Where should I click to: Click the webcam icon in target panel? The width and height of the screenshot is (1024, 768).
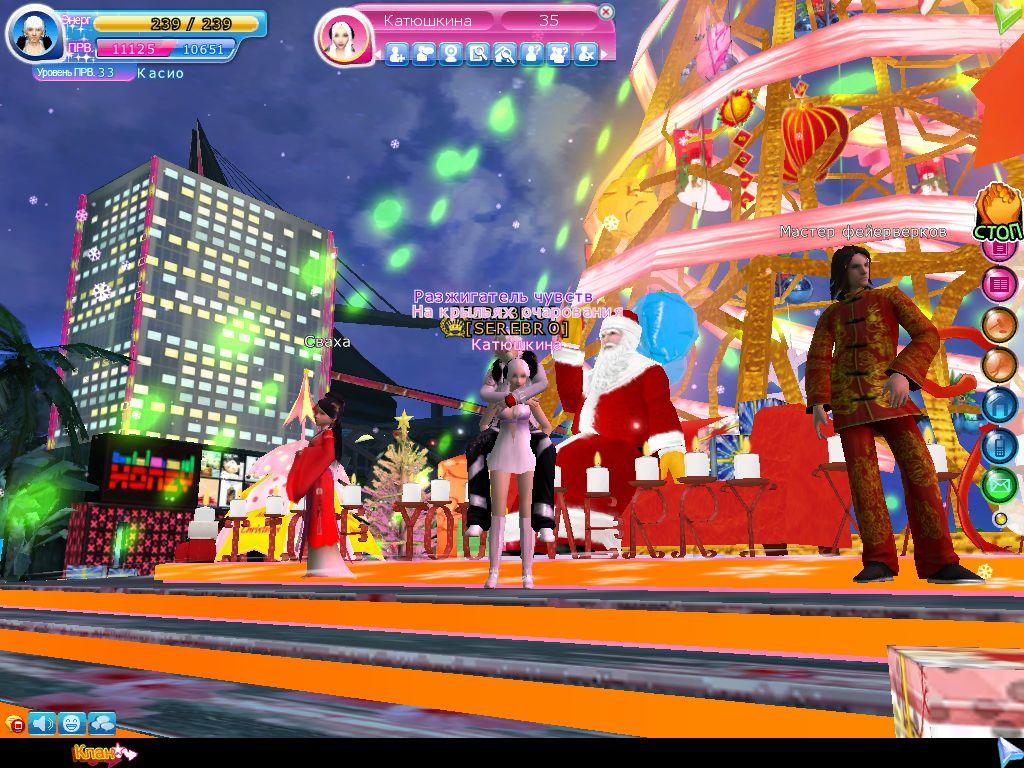pos(451,55)
